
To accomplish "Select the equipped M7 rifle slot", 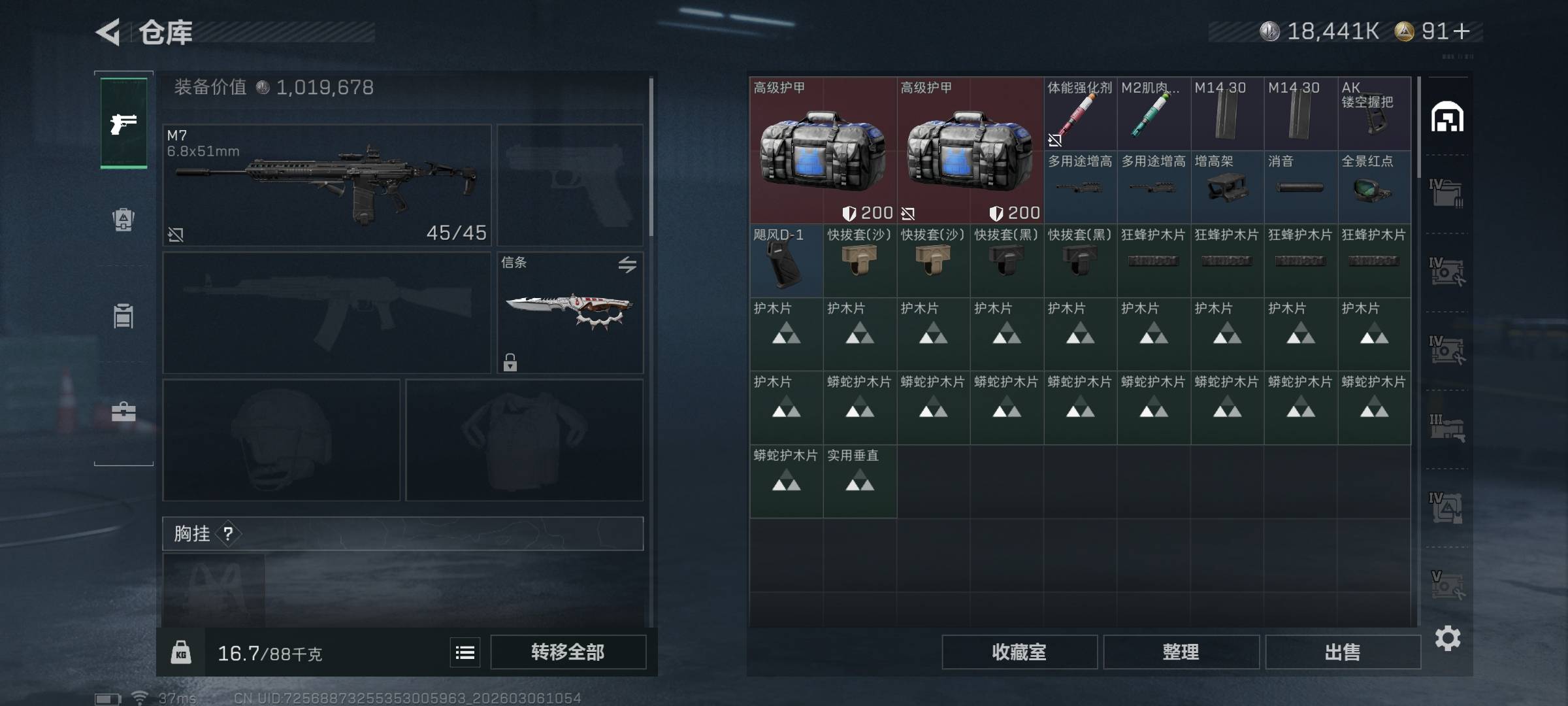I will tap(327, 185).
